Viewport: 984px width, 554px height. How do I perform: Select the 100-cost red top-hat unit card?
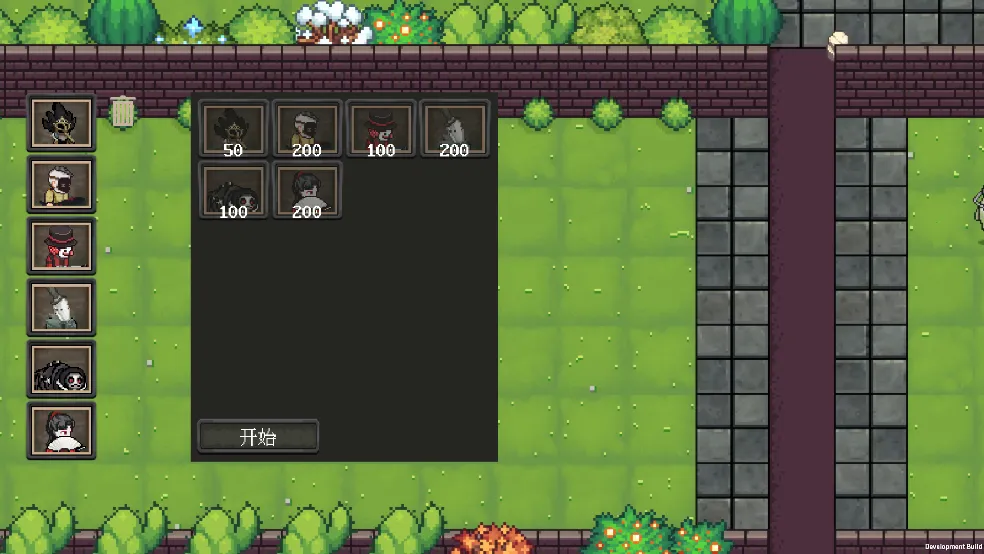click(x=381, y=129)
